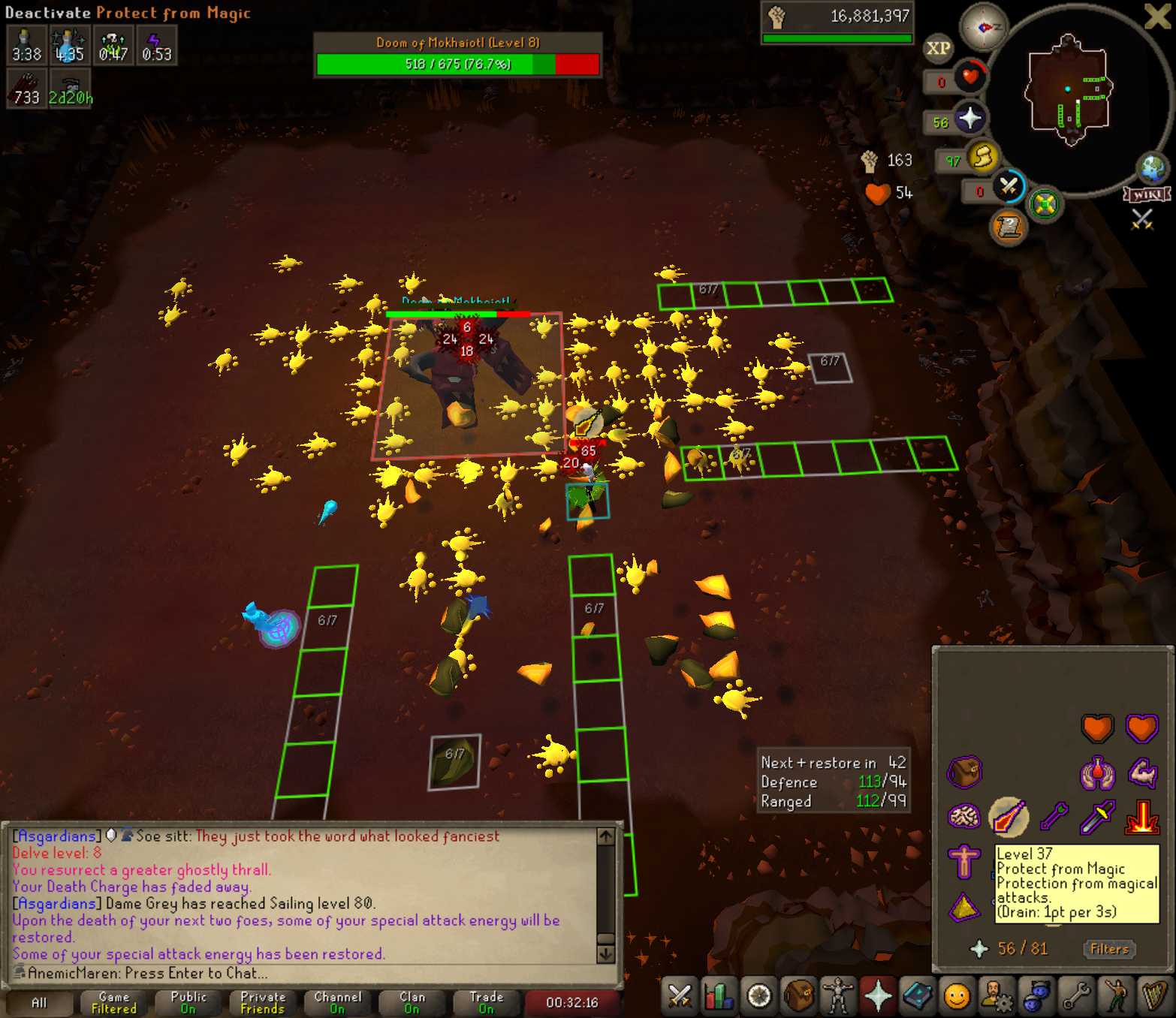Open the Settings wrench tab
The height and width of the screenshot is (1018, 1176).
pos(1075,996)
